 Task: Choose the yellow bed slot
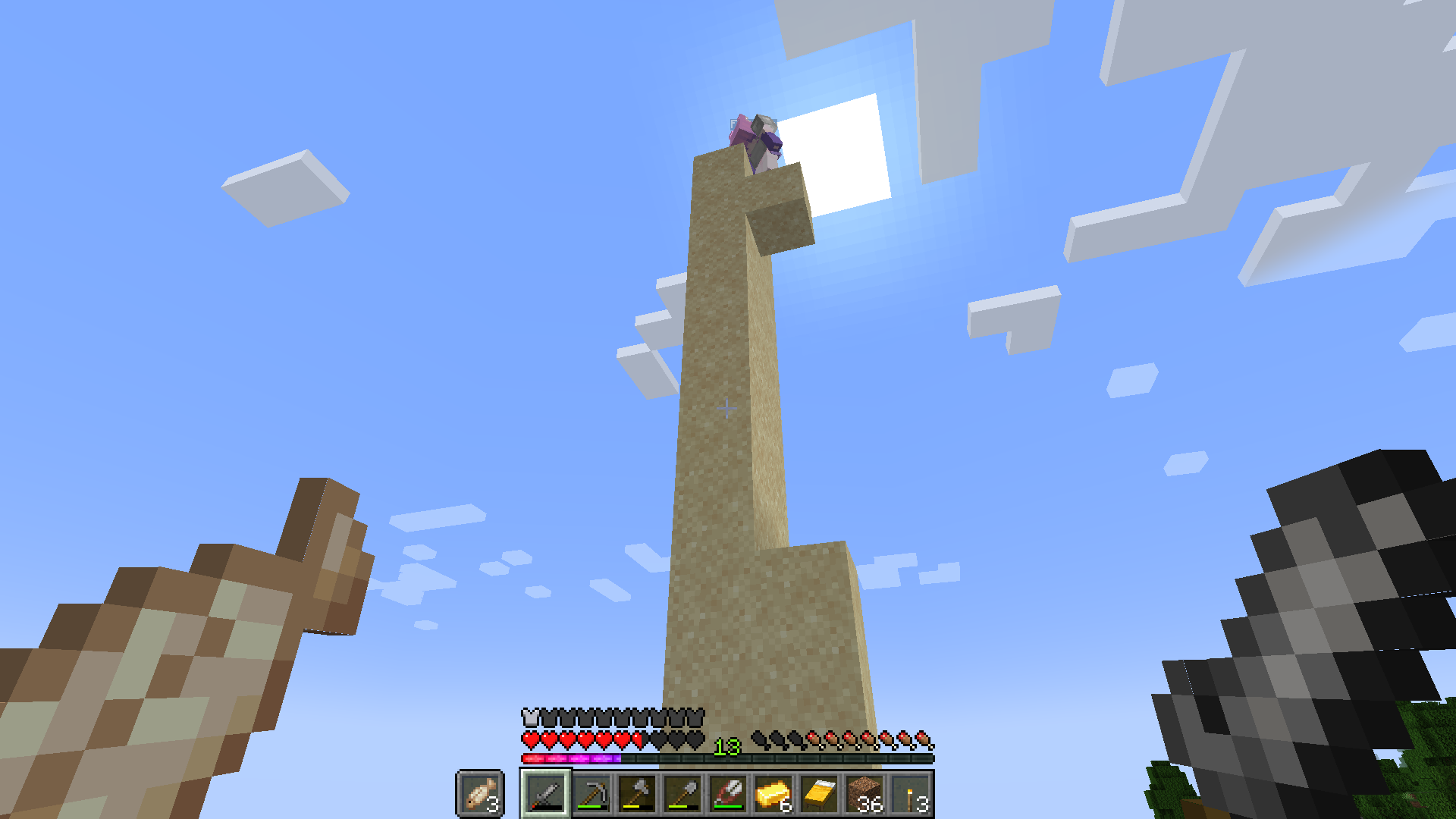819,794
